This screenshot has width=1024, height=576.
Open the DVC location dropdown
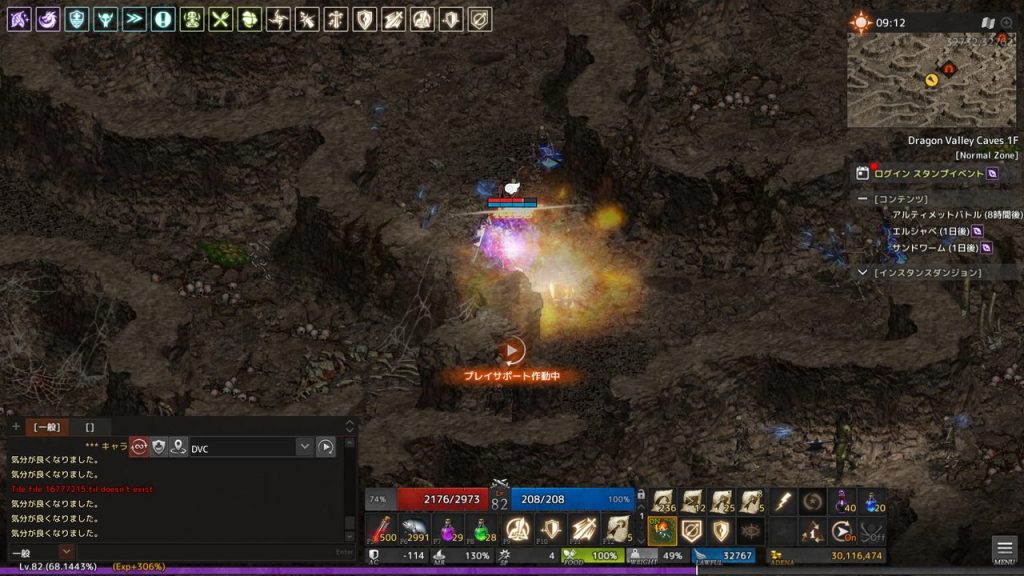click(x=305, y=447)
